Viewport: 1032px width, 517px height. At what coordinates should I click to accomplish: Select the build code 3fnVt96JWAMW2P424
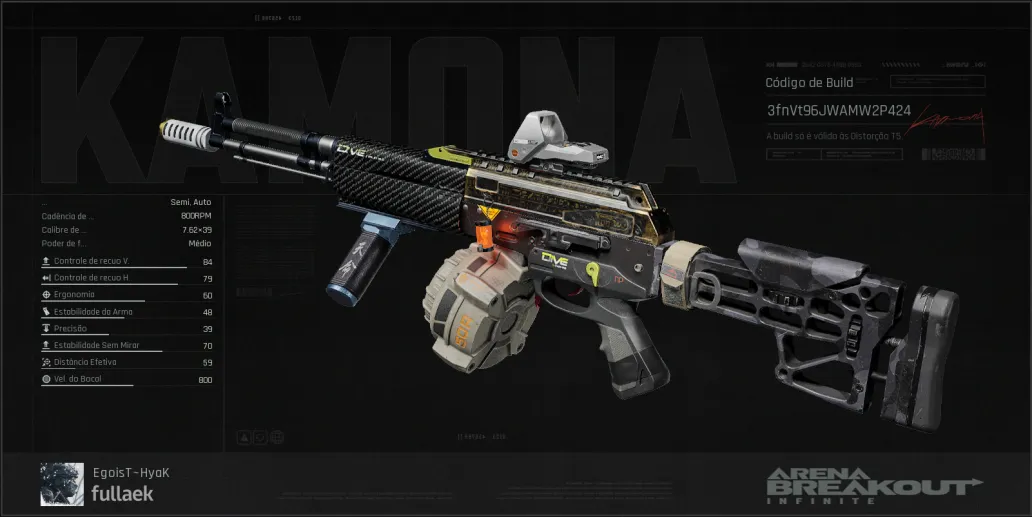point(838,109)
